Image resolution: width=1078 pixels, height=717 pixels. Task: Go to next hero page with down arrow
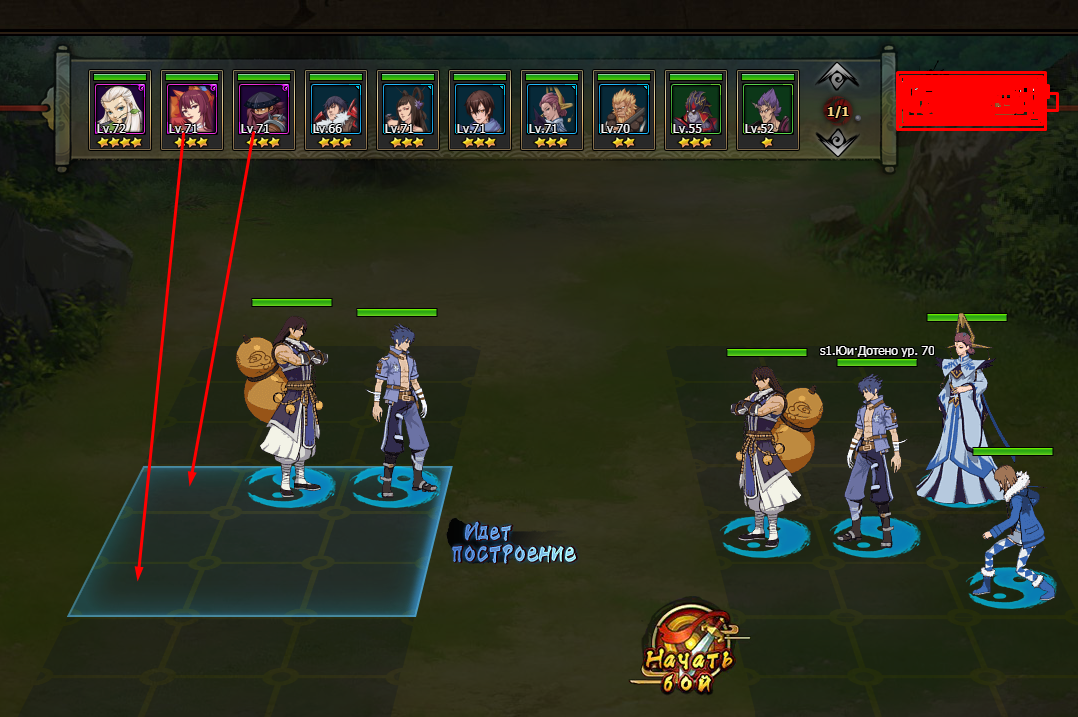[837, 143]
